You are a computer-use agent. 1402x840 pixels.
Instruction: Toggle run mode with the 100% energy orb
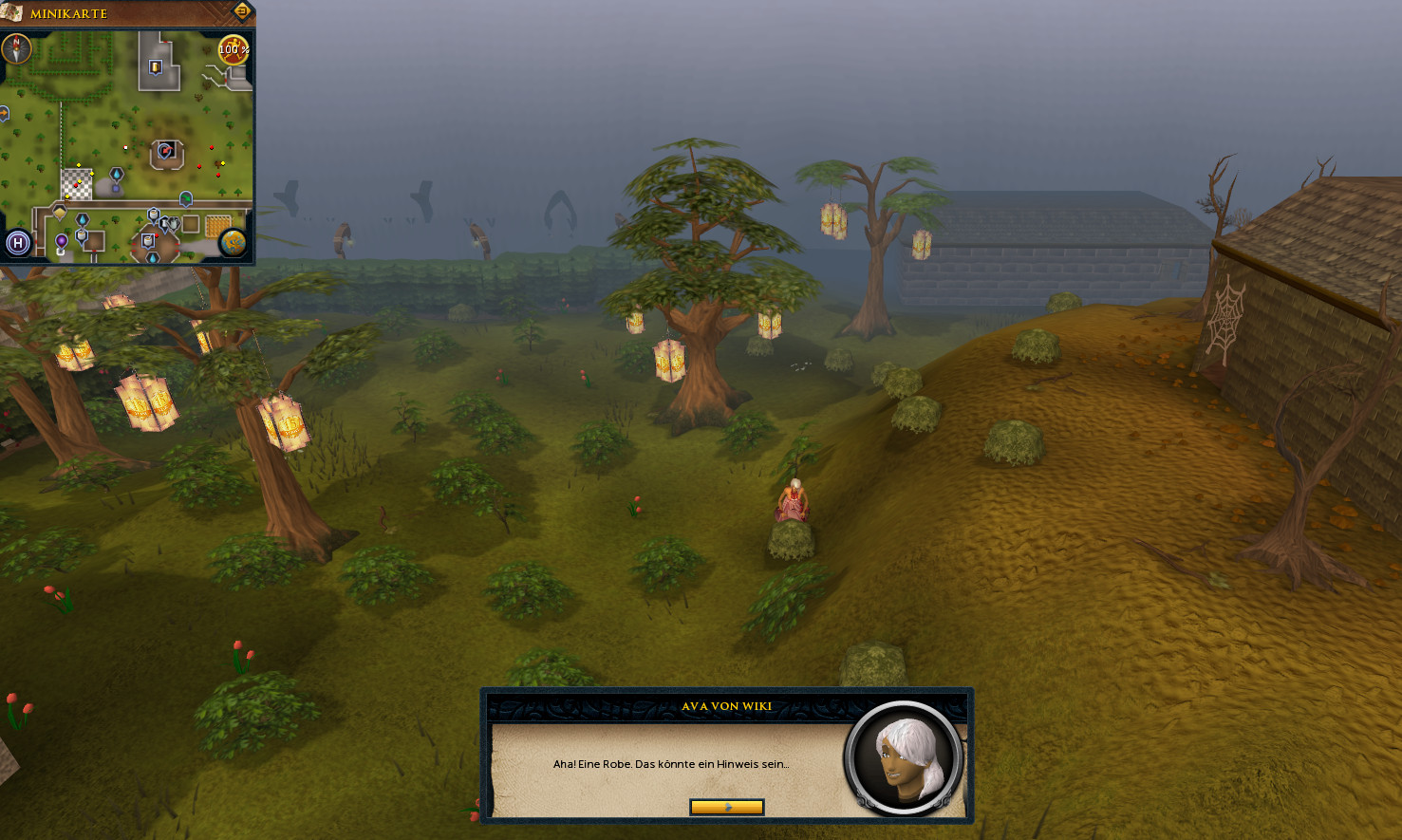[x=234, y=49]
